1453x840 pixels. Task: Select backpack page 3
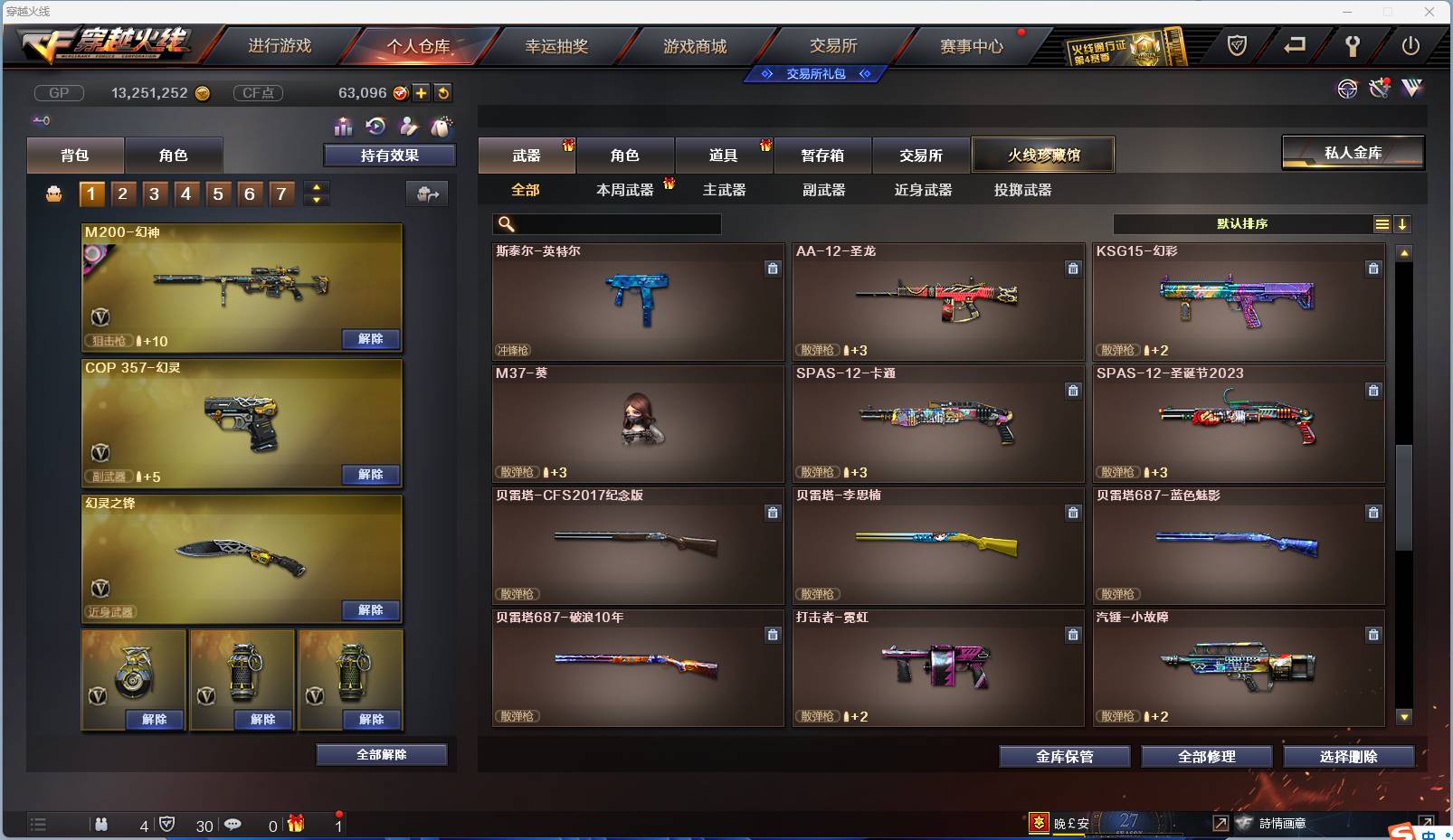pyautogui.click(x=154, y=193)
